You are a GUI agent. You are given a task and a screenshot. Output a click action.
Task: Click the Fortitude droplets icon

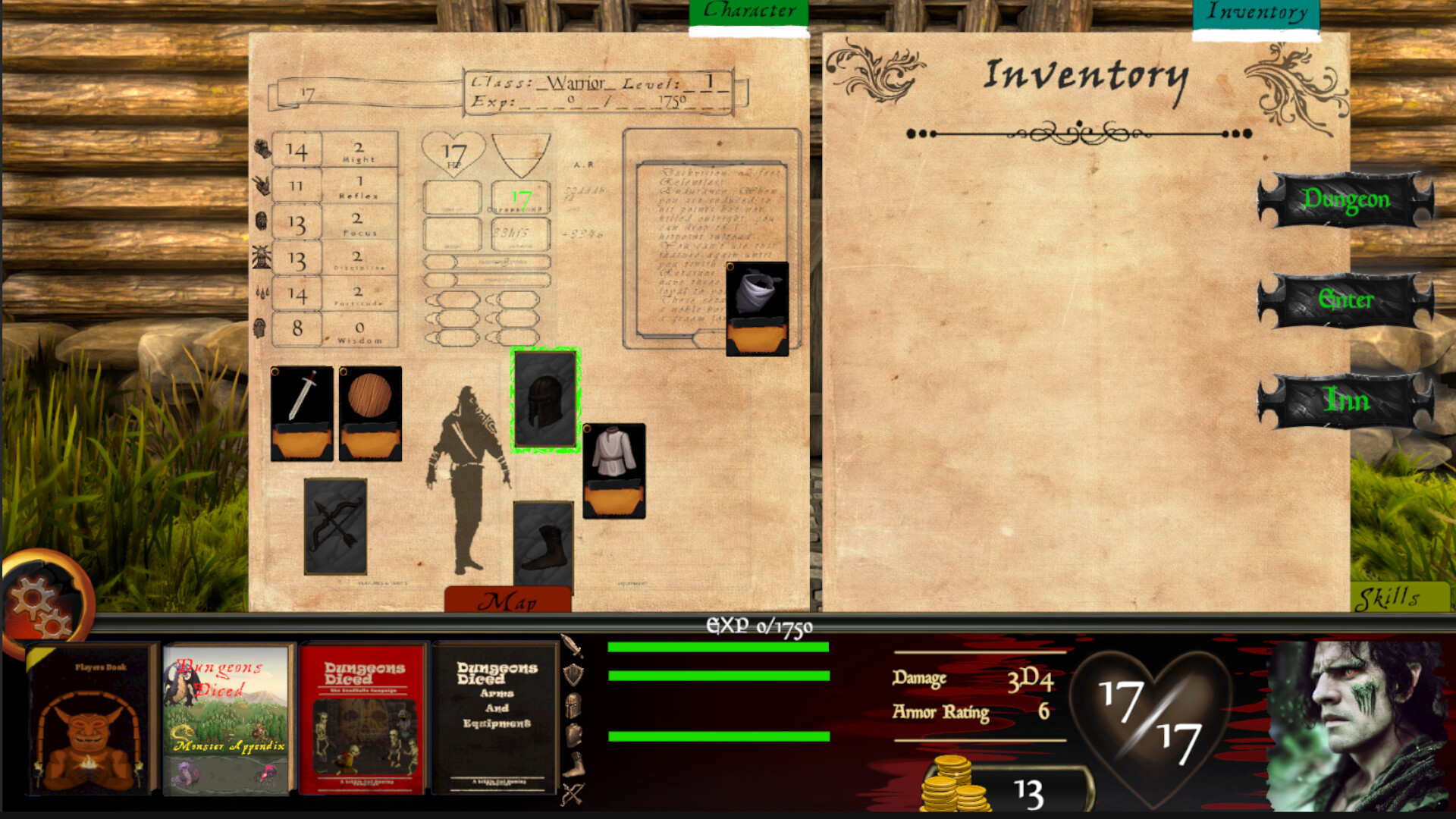click(261, 292)
